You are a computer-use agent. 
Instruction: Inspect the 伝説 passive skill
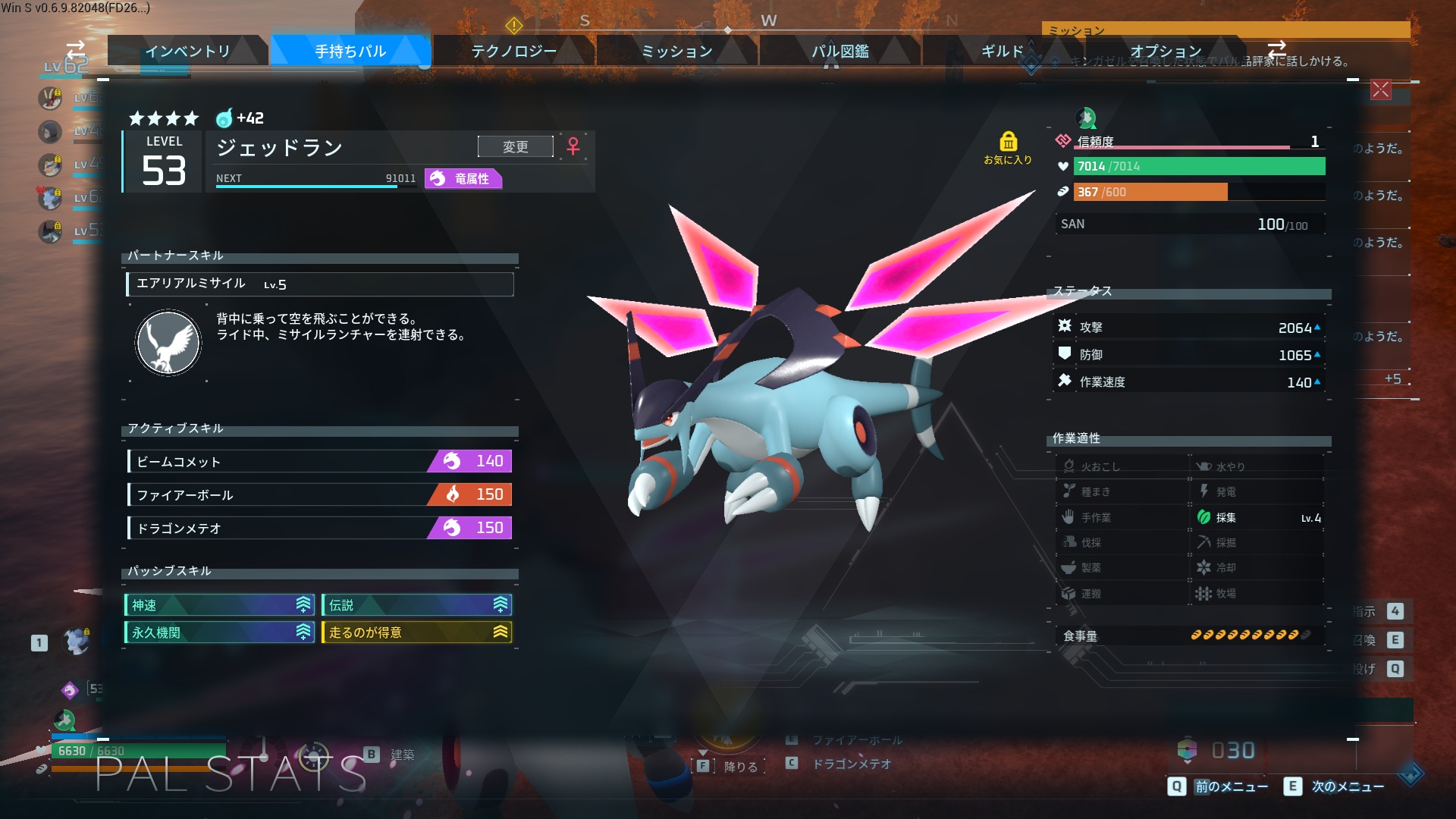[416, 605]
